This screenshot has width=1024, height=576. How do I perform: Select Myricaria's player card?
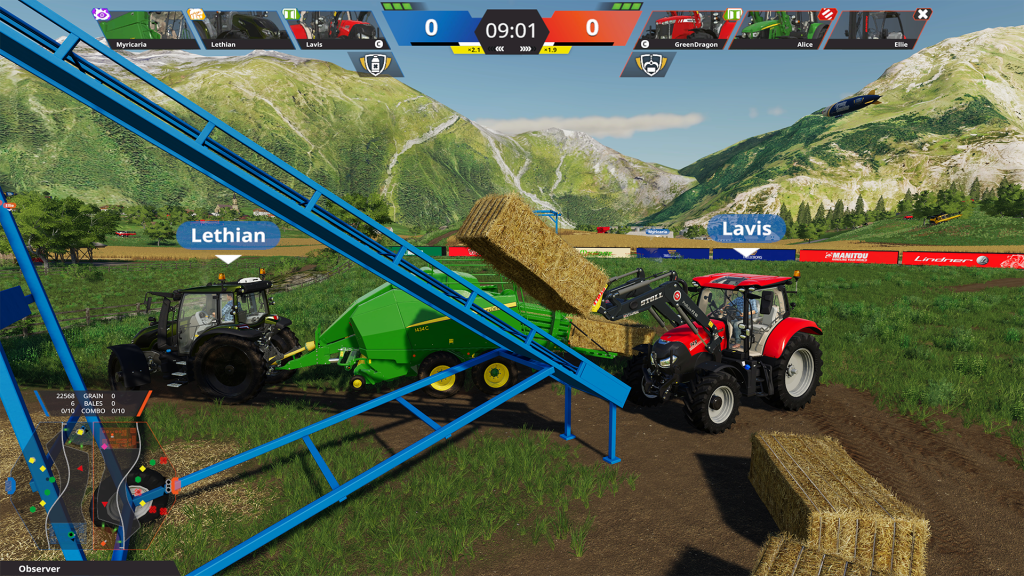144,29
